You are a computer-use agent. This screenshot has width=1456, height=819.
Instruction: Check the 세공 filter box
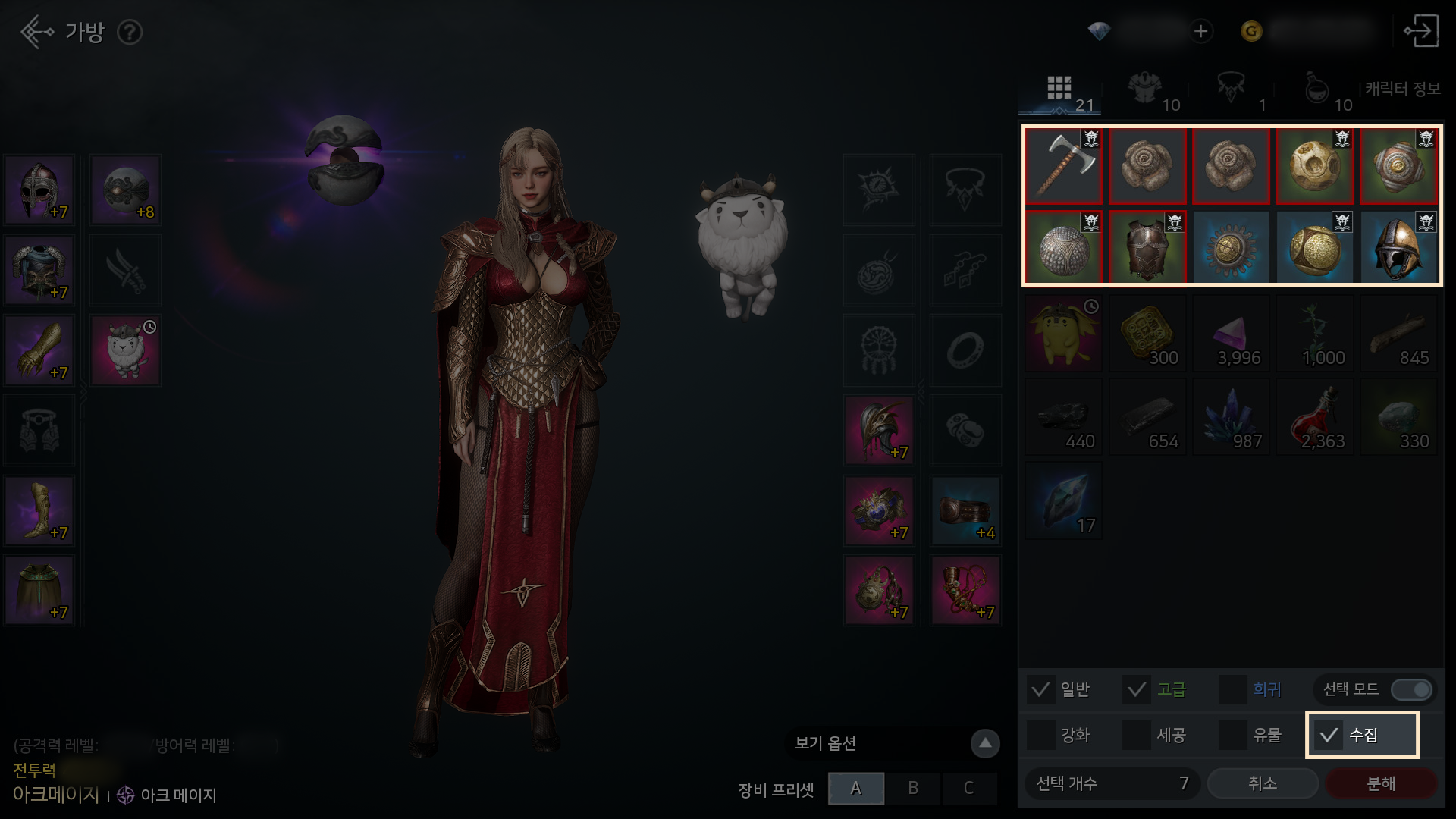tap(1136, 735)
